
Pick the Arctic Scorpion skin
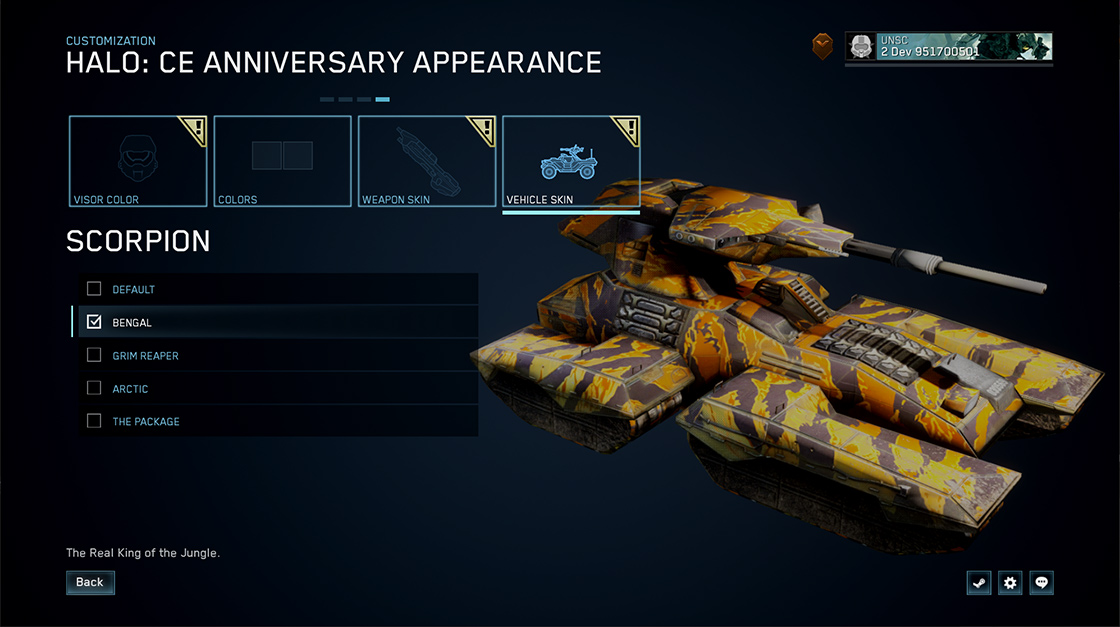[x=94, y=388]
